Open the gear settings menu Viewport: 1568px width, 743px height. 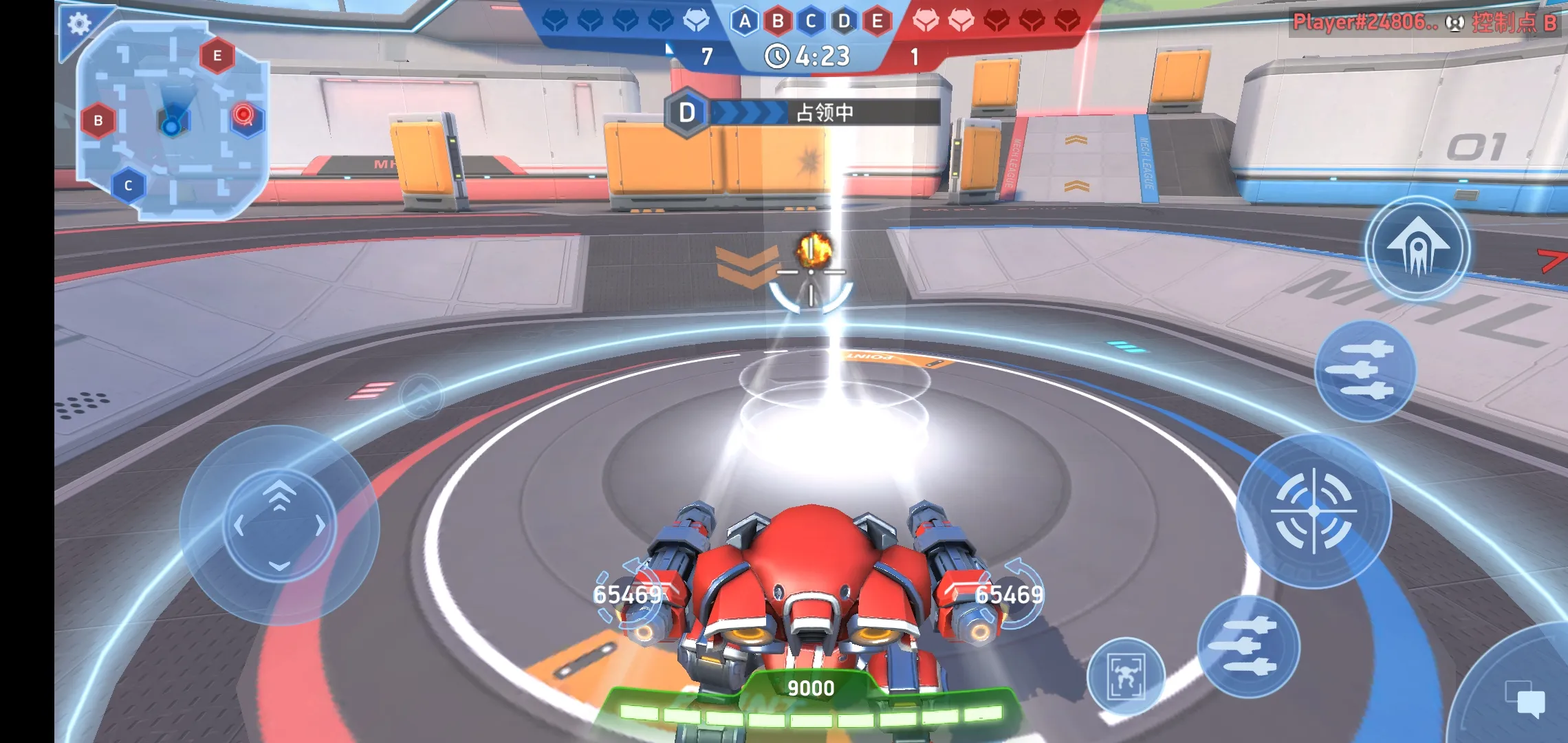tap(79, 24)
